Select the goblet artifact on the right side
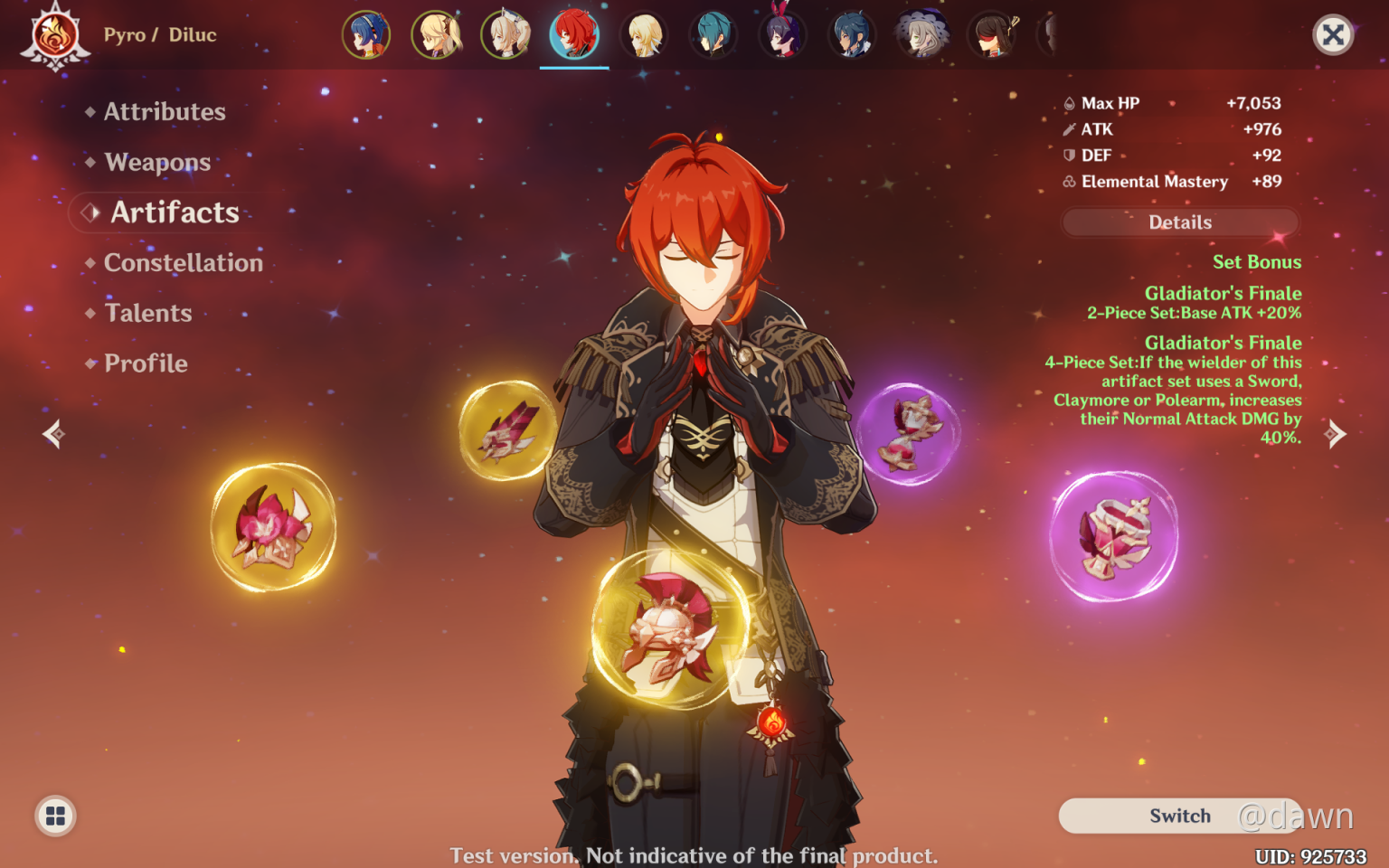 1114,535
